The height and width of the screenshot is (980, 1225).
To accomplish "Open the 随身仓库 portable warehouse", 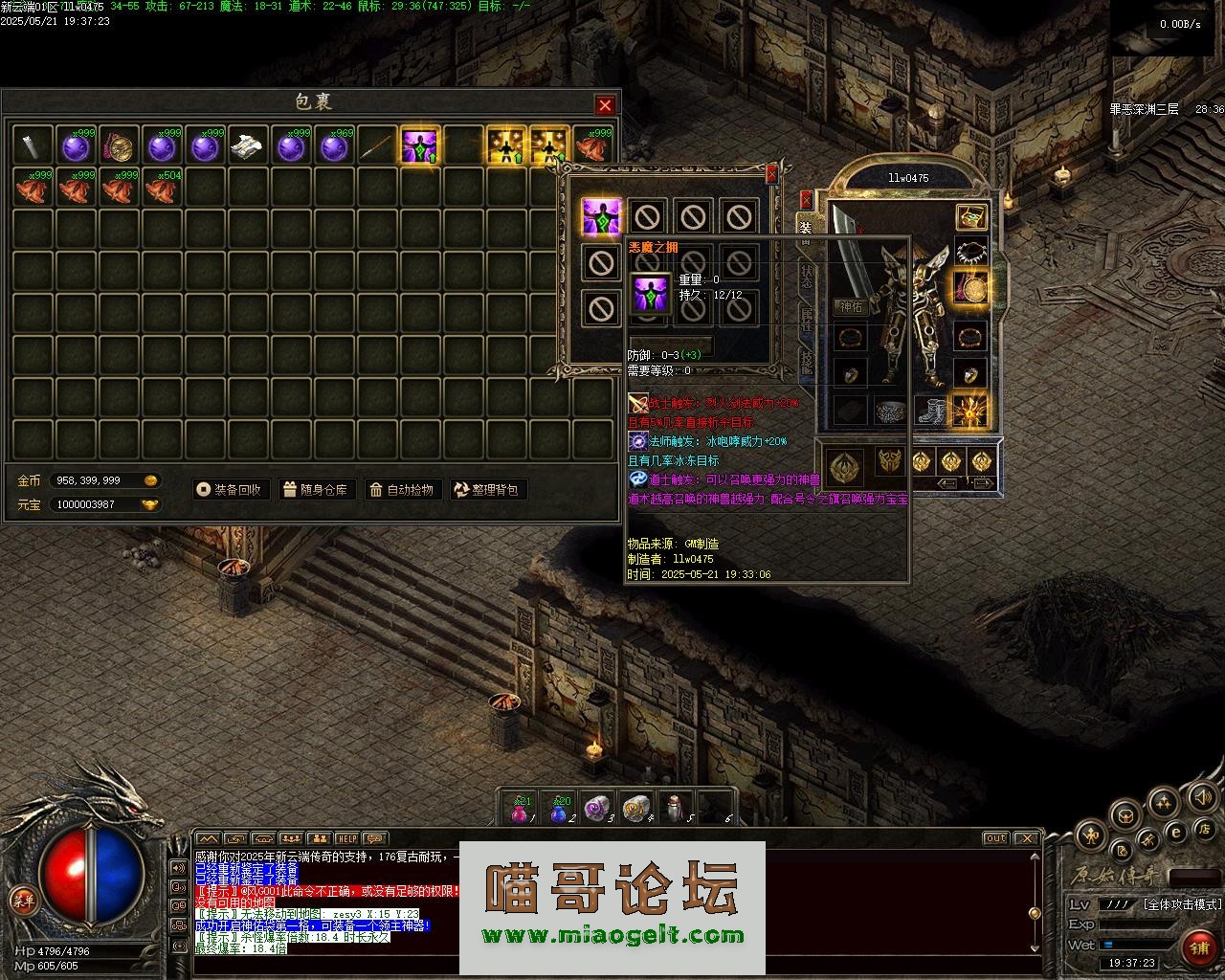I will 315,490.
